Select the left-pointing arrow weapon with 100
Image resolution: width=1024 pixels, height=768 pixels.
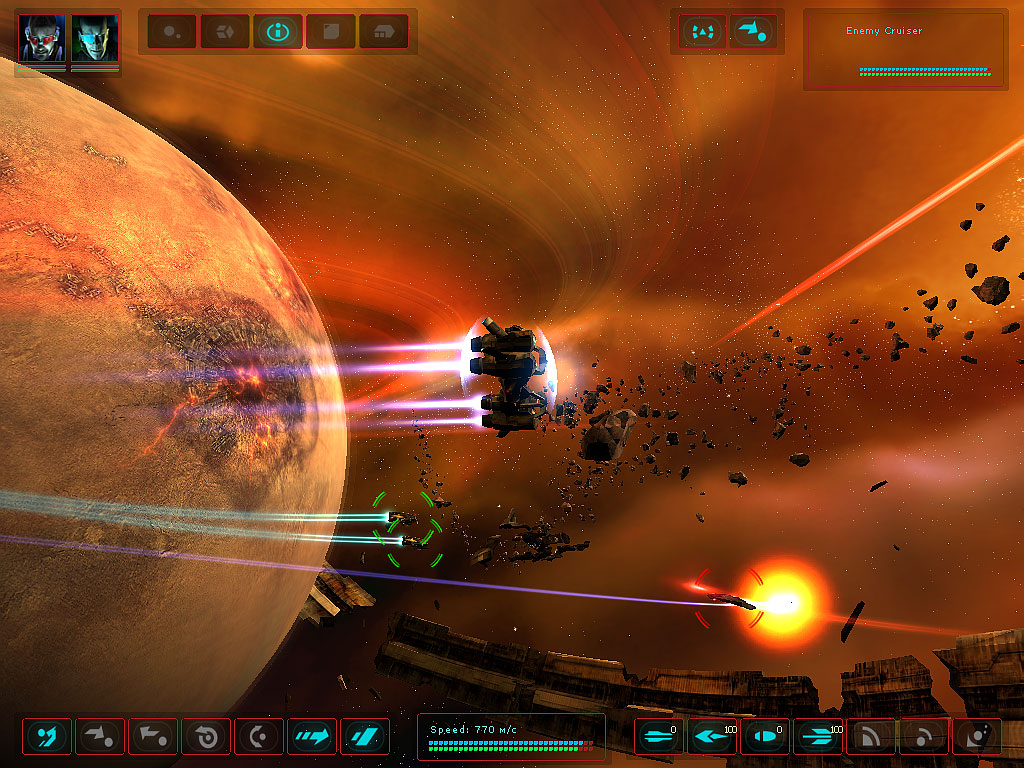click(x=712, y=737)
